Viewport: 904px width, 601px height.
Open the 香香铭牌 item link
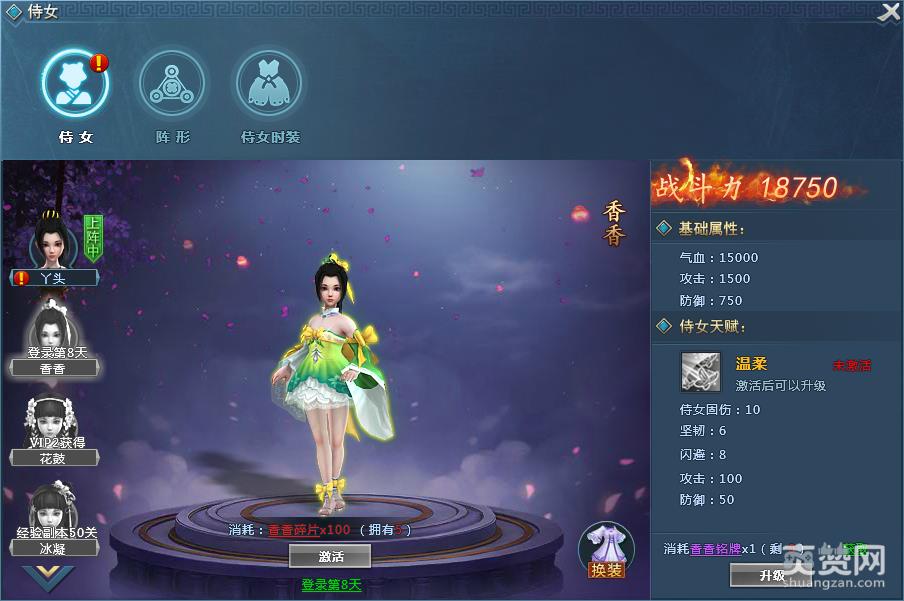(716, 549)
